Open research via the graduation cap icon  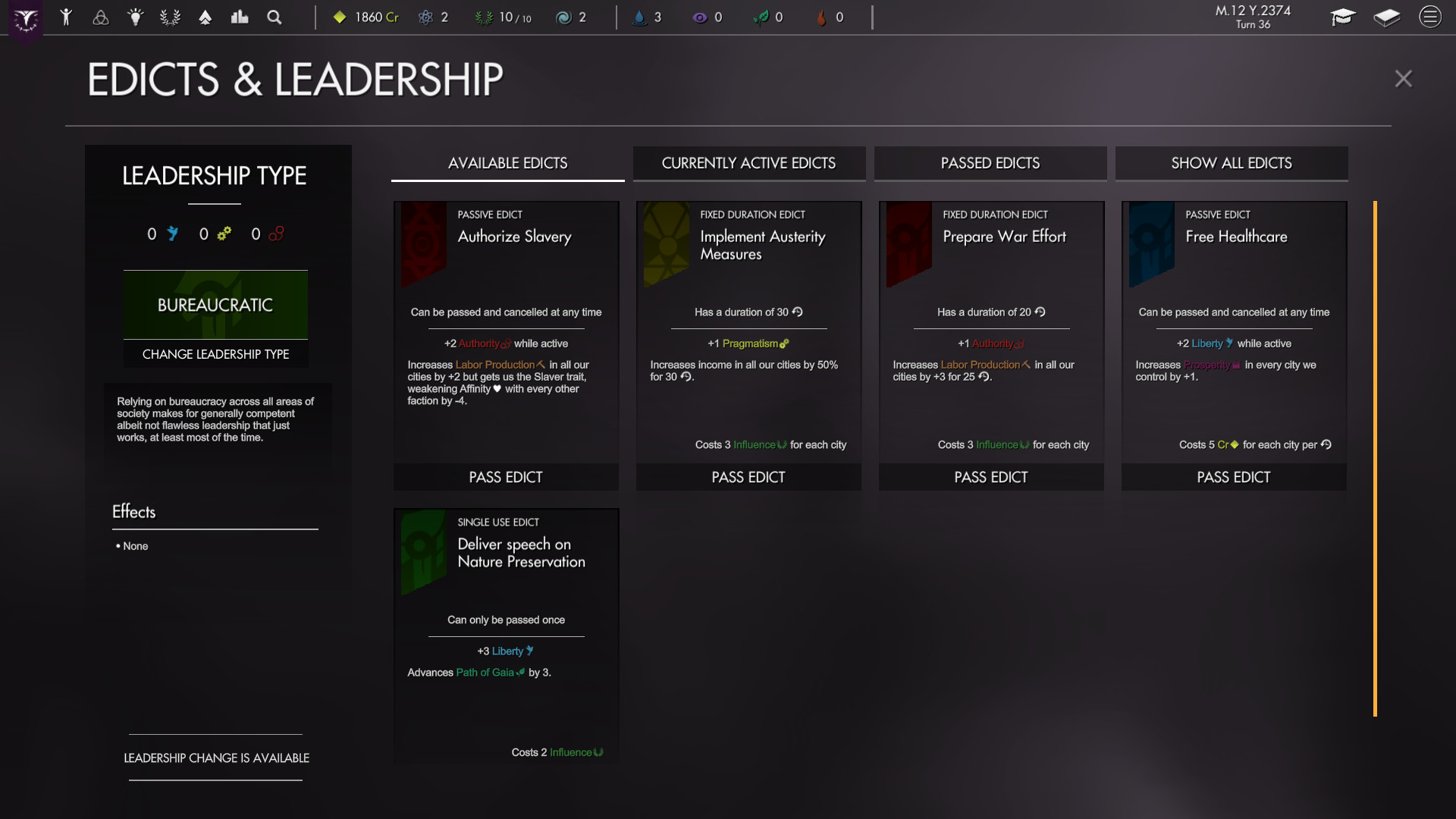[1343, 17]
